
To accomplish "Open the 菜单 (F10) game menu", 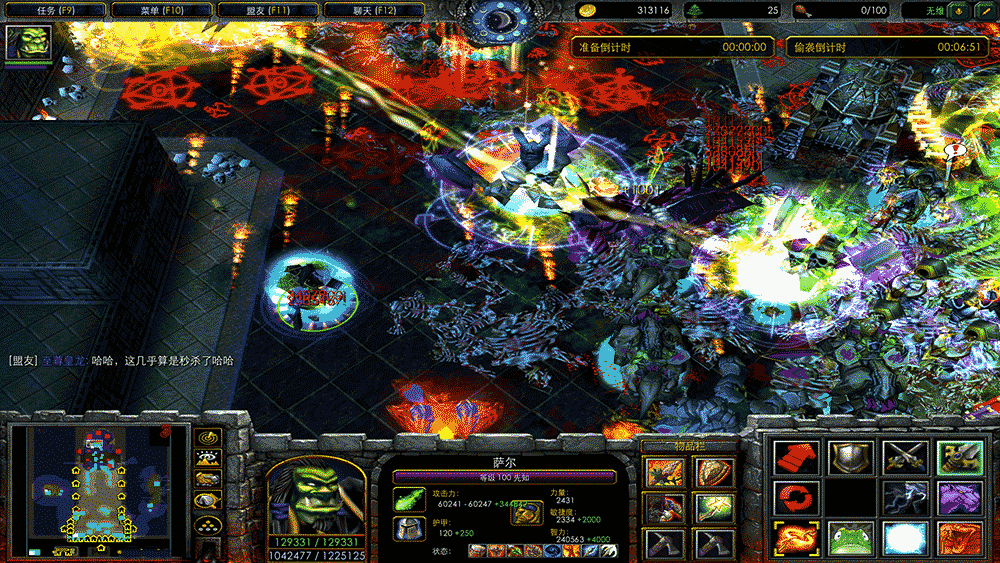I will (161, 10).
